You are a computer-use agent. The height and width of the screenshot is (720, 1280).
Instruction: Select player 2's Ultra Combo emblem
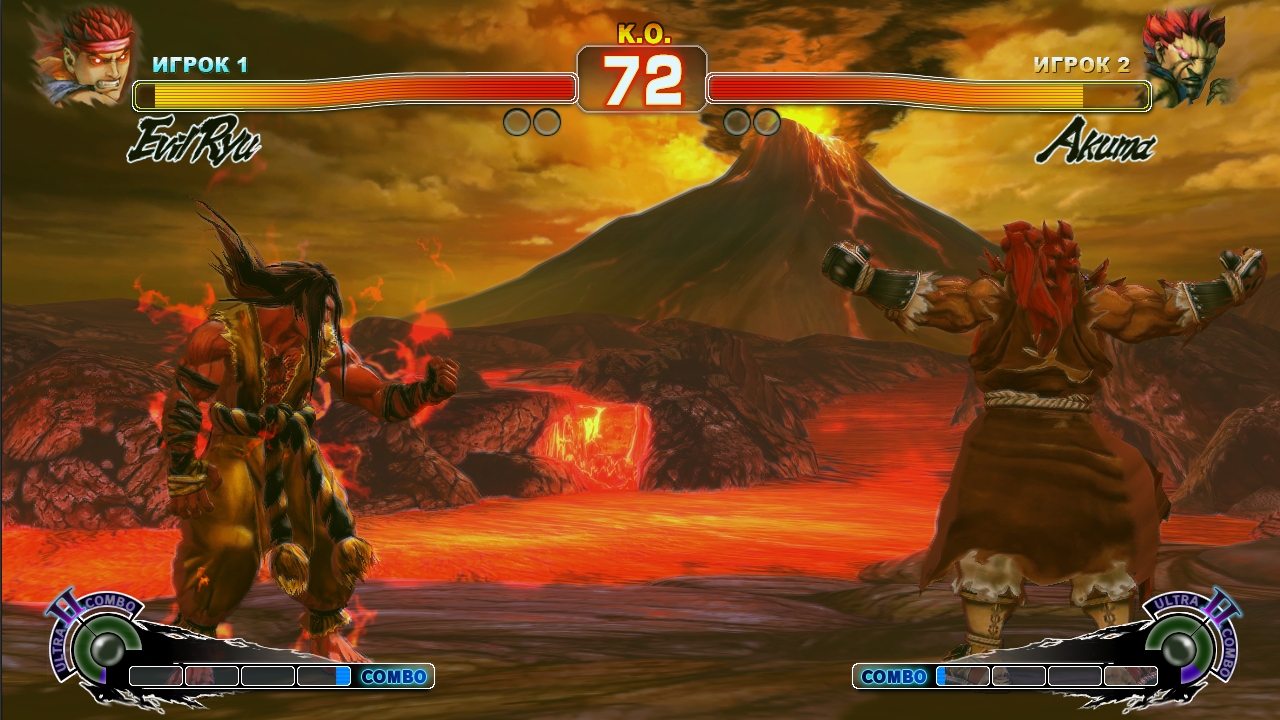[x=1183, y=645]
